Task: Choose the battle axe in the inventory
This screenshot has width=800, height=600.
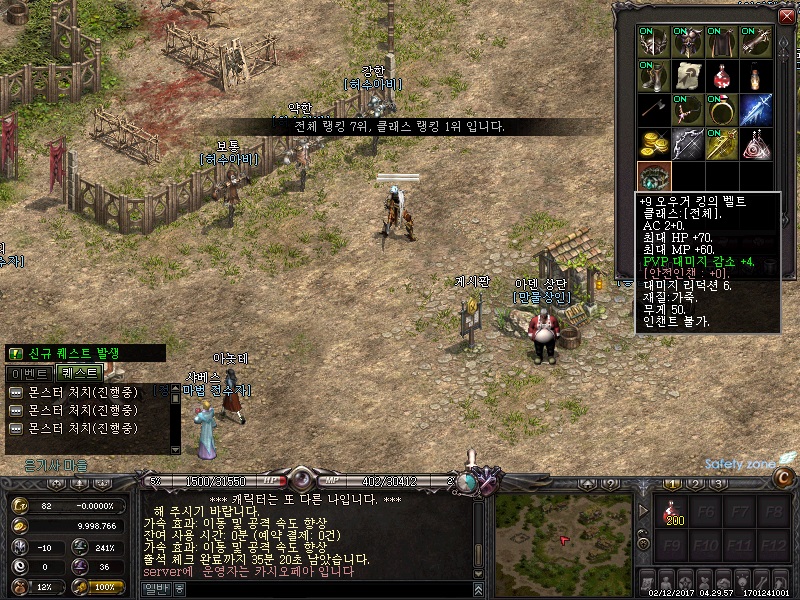Action: [x=655, y=110]
